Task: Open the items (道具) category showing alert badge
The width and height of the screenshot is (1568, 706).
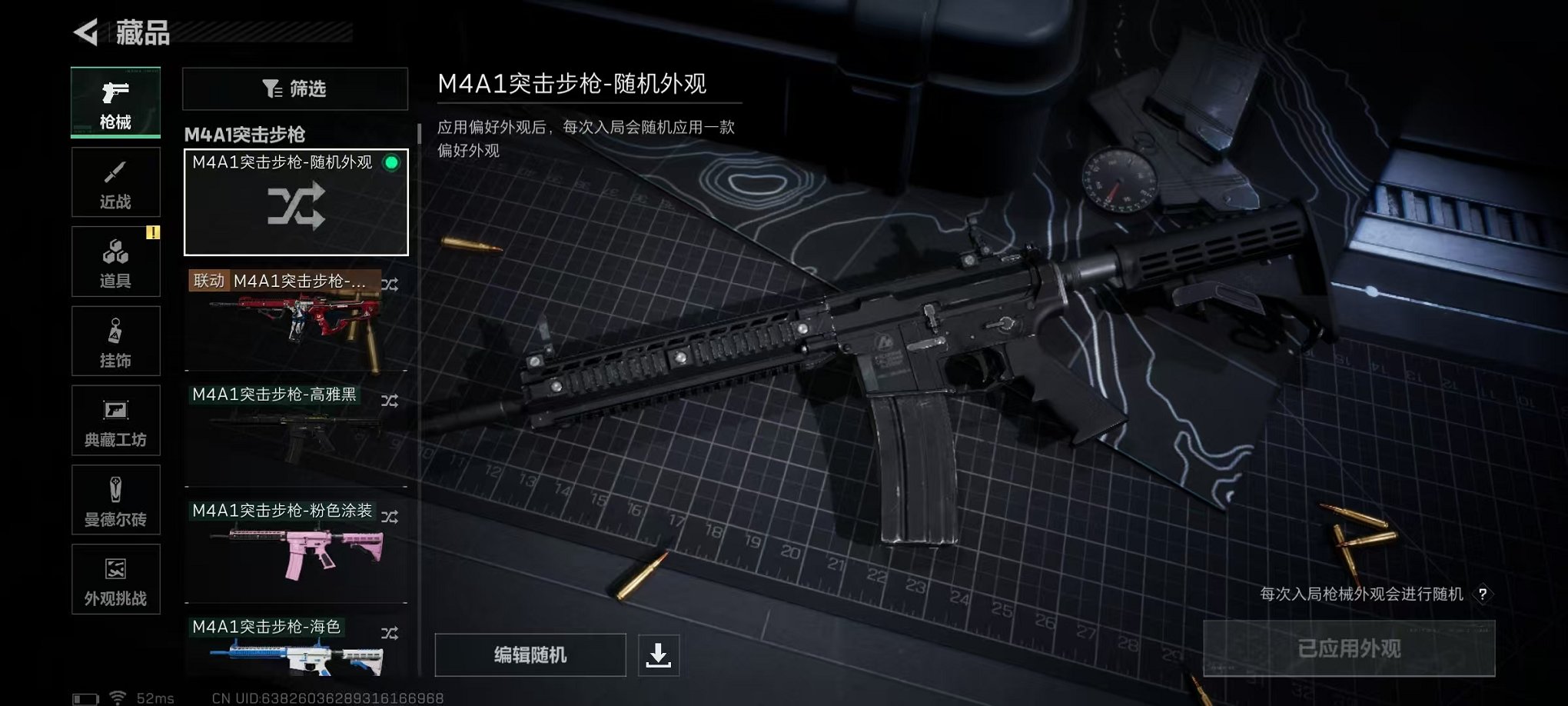Action: pyautogui.click(x=115, y=261)
